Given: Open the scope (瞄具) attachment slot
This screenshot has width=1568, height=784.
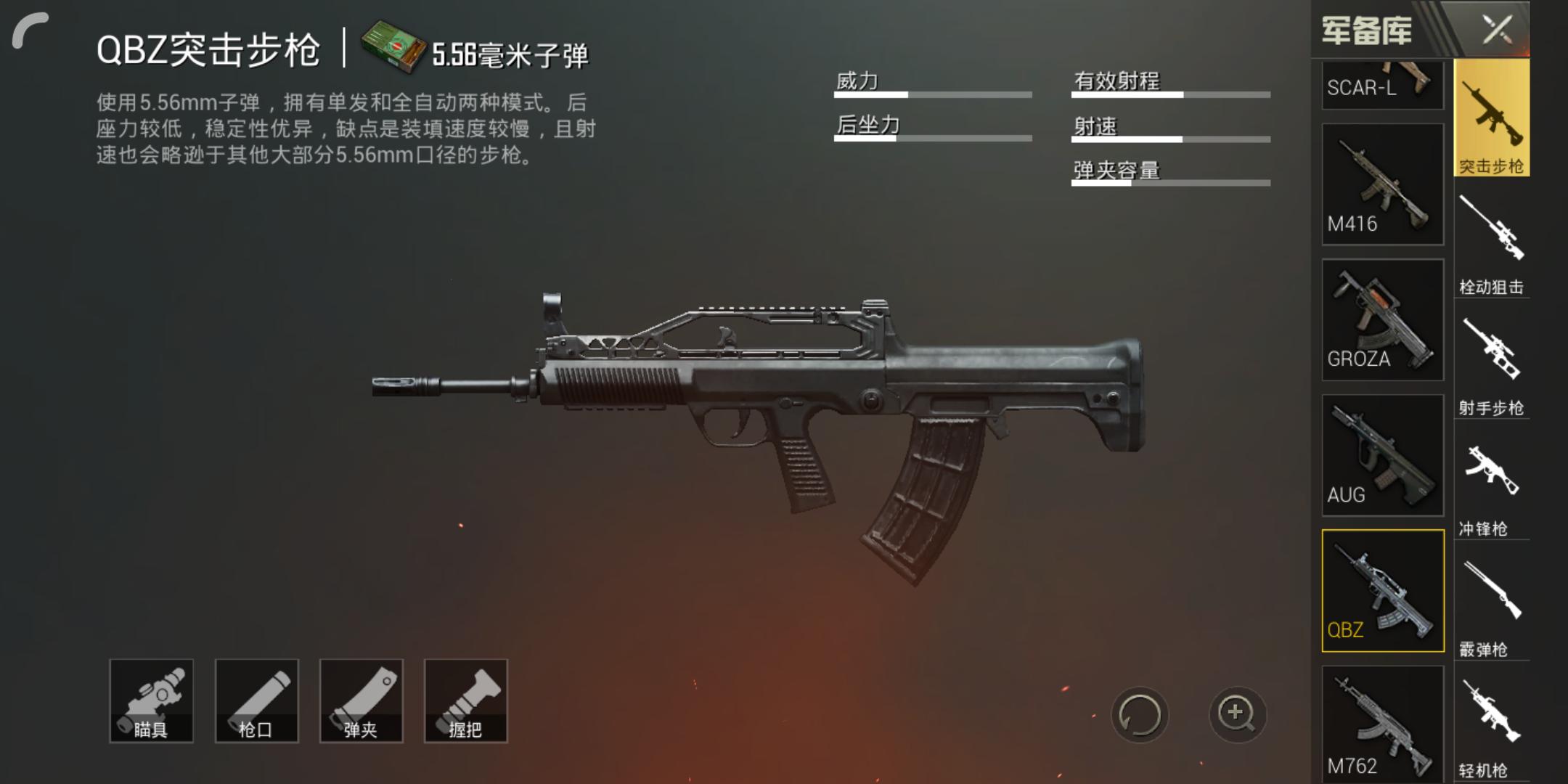Looking at the screenshot, I should pyautogui.click(x=152, y=701).
